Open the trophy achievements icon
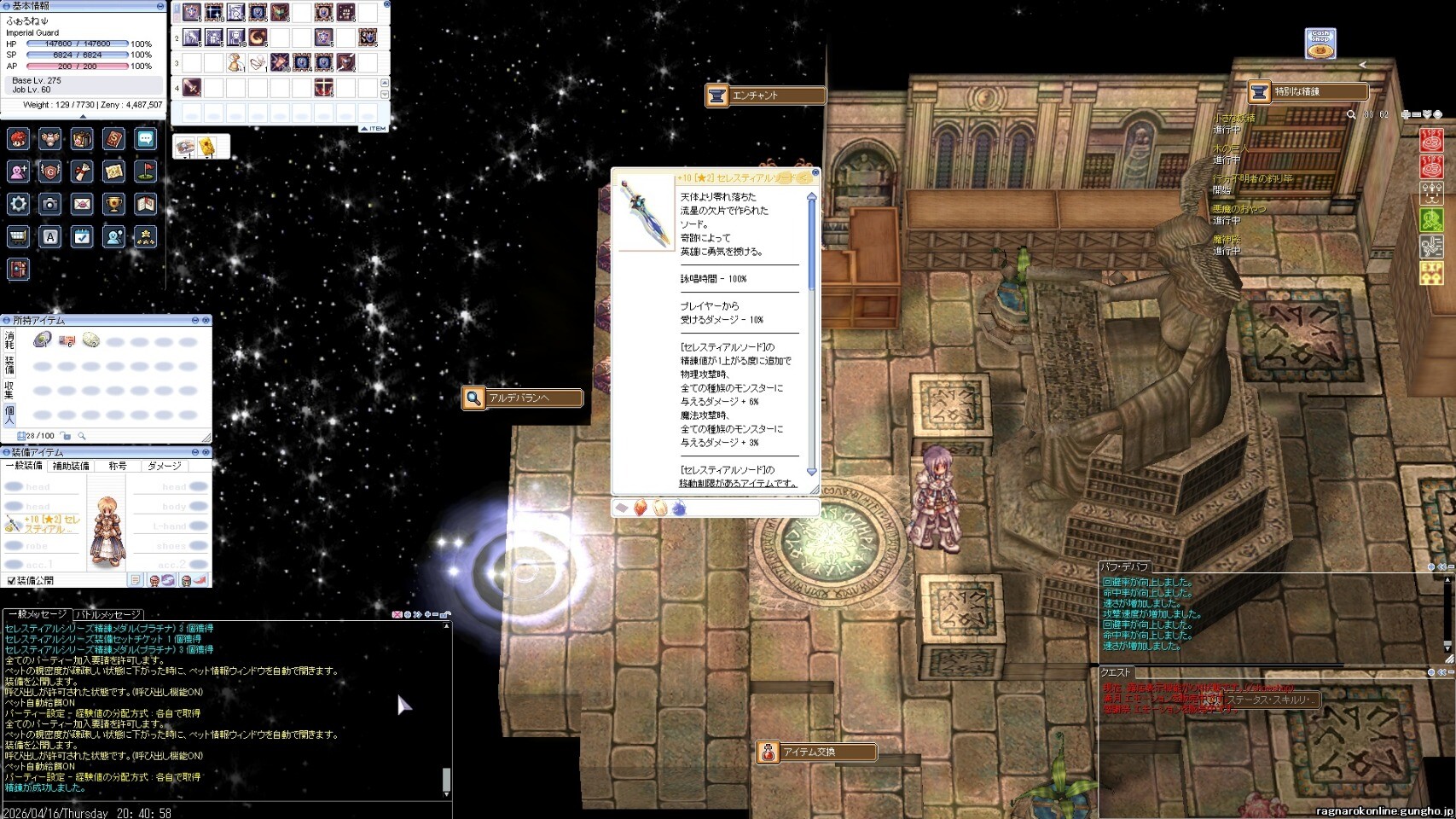Screen dimensions: 1456x819 [113, 204]
